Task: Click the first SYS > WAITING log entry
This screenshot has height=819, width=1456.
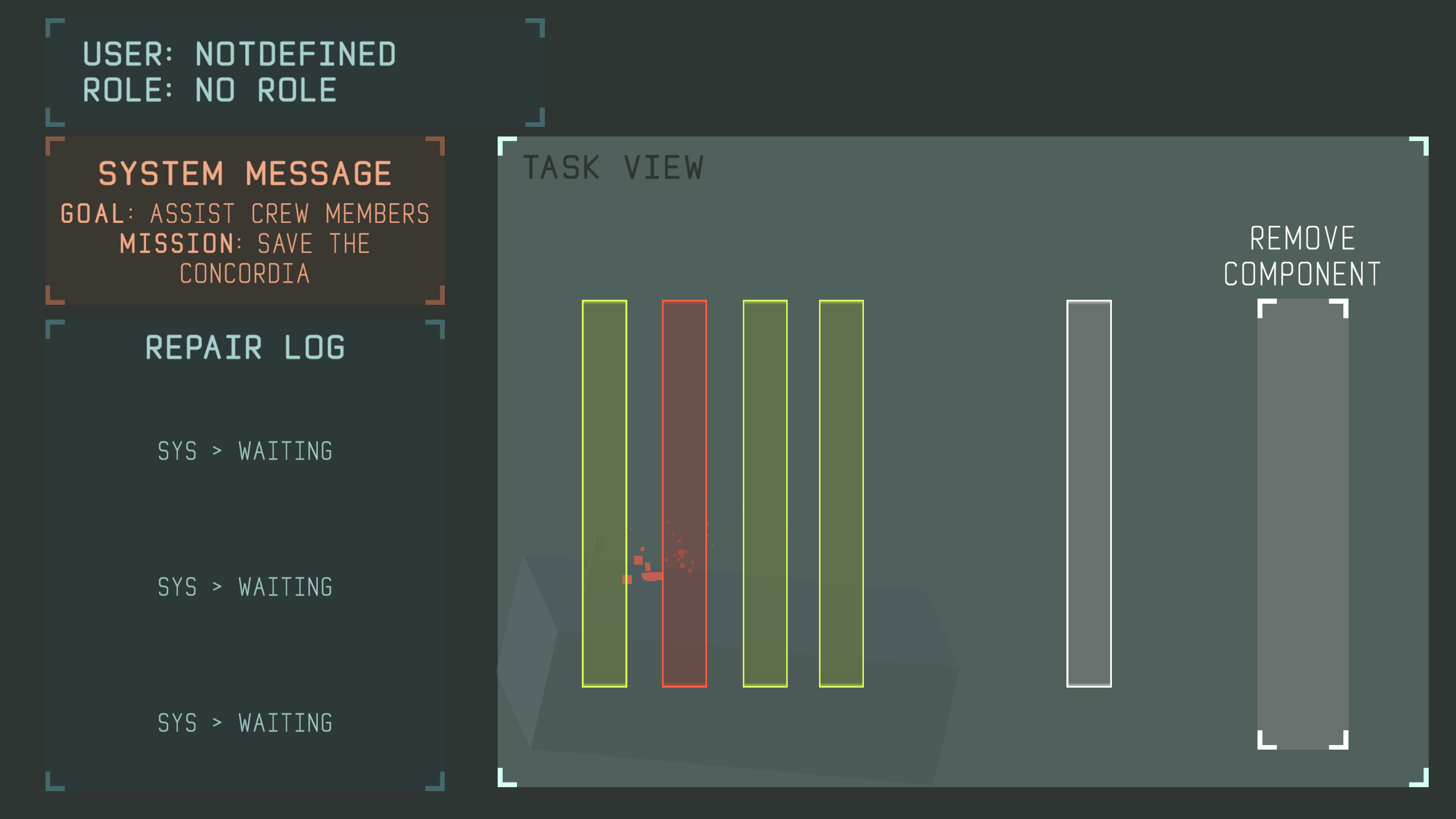Action: [245, 451]
